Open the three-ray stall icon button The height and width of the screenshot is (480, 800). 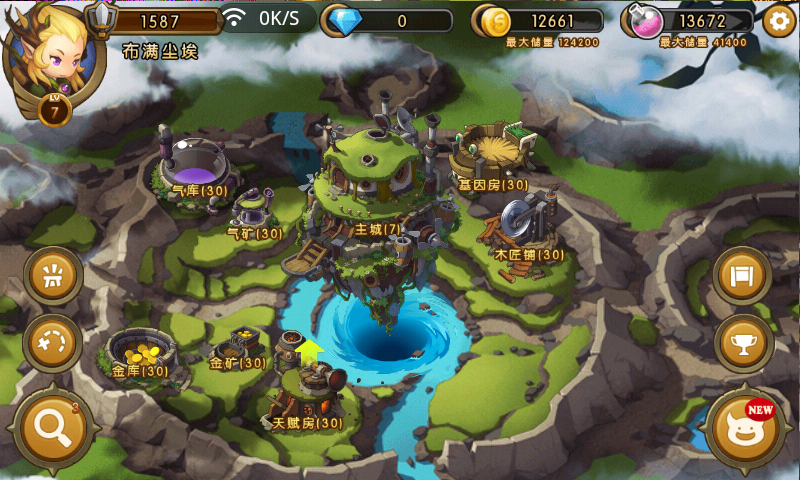click(x=52, y=275)
